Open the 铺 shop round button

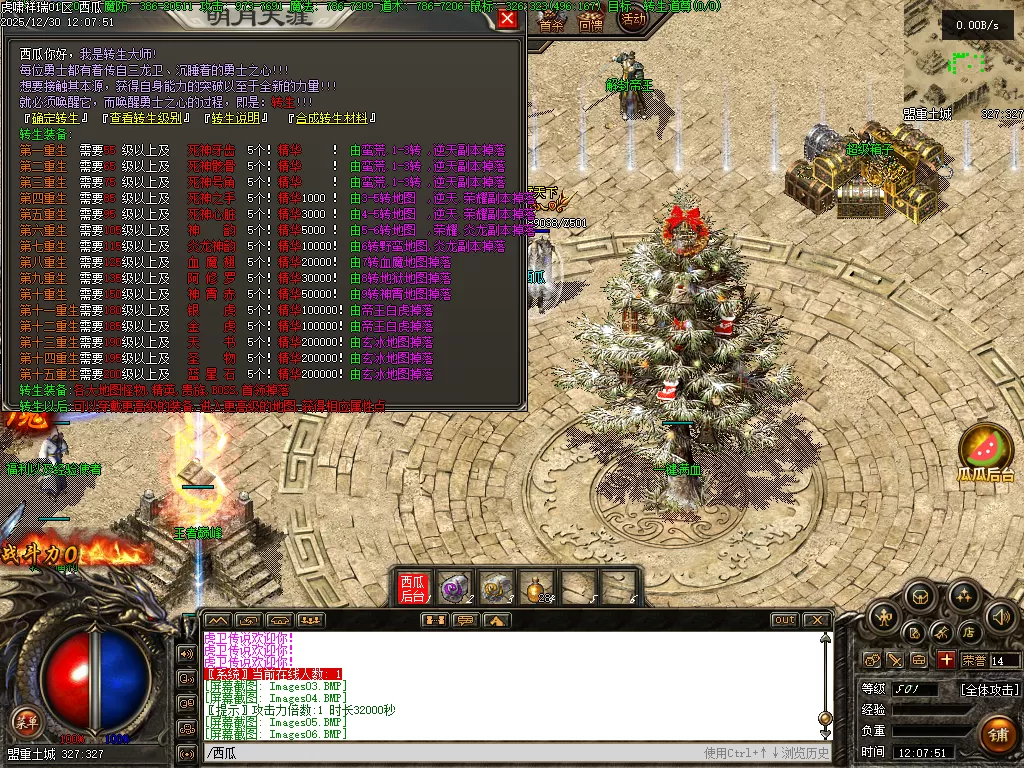[x=997, y=735]
